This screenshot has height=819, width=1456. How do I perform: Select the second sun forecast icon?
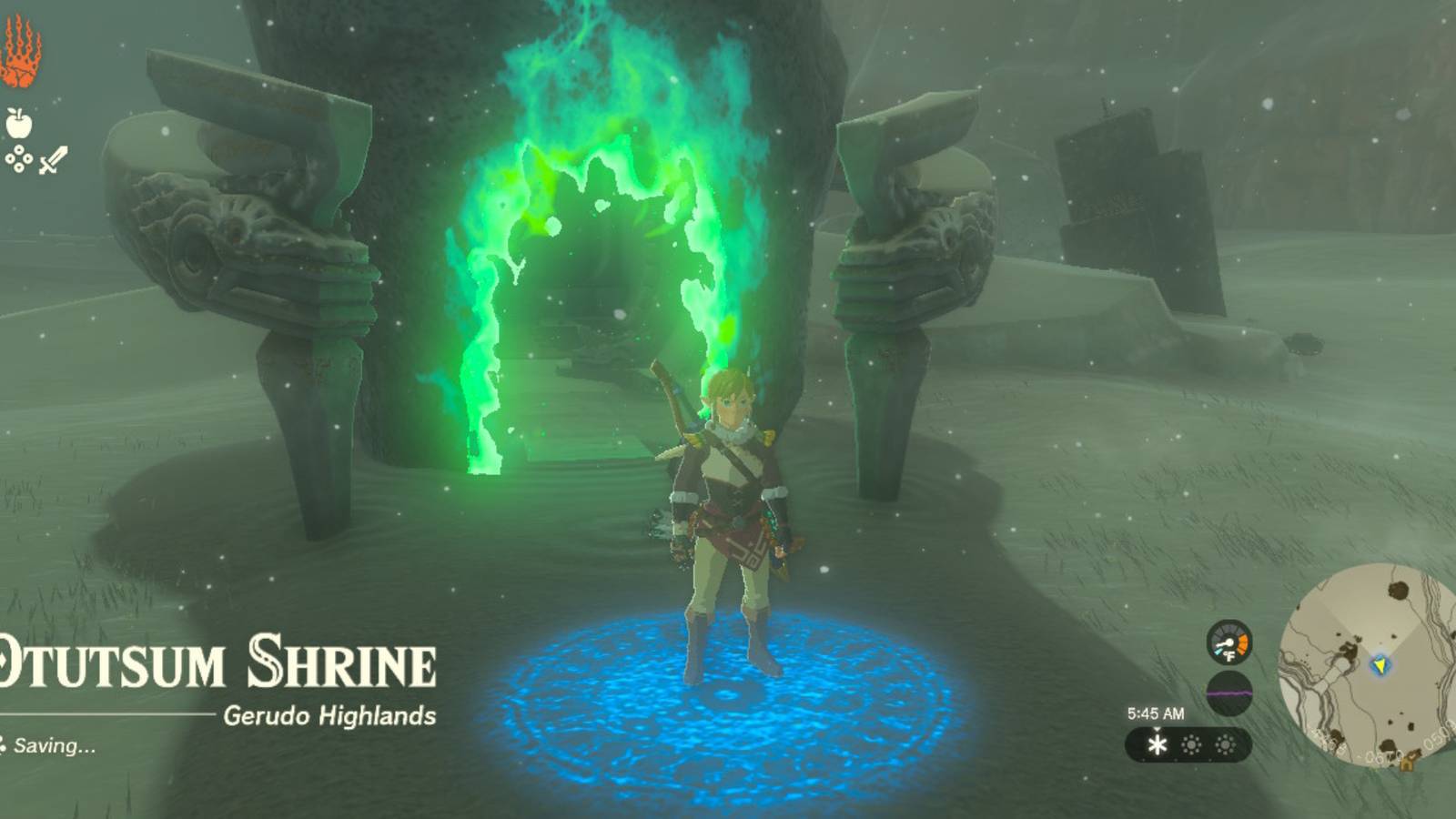point(1225,743)
